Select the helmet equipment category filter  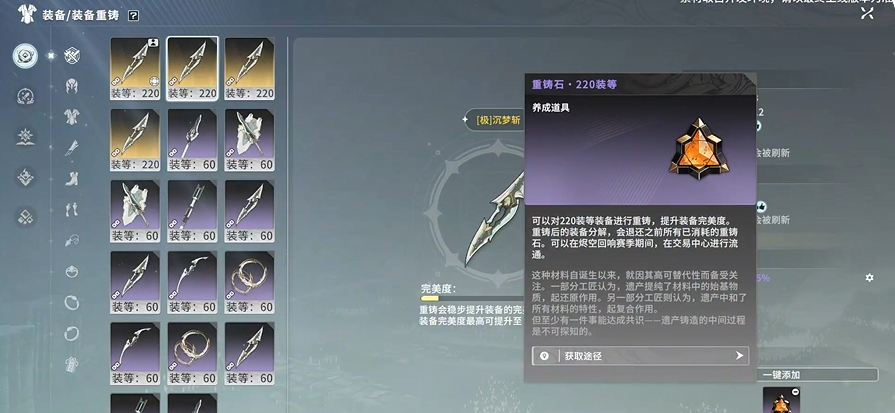click(71, 87)
